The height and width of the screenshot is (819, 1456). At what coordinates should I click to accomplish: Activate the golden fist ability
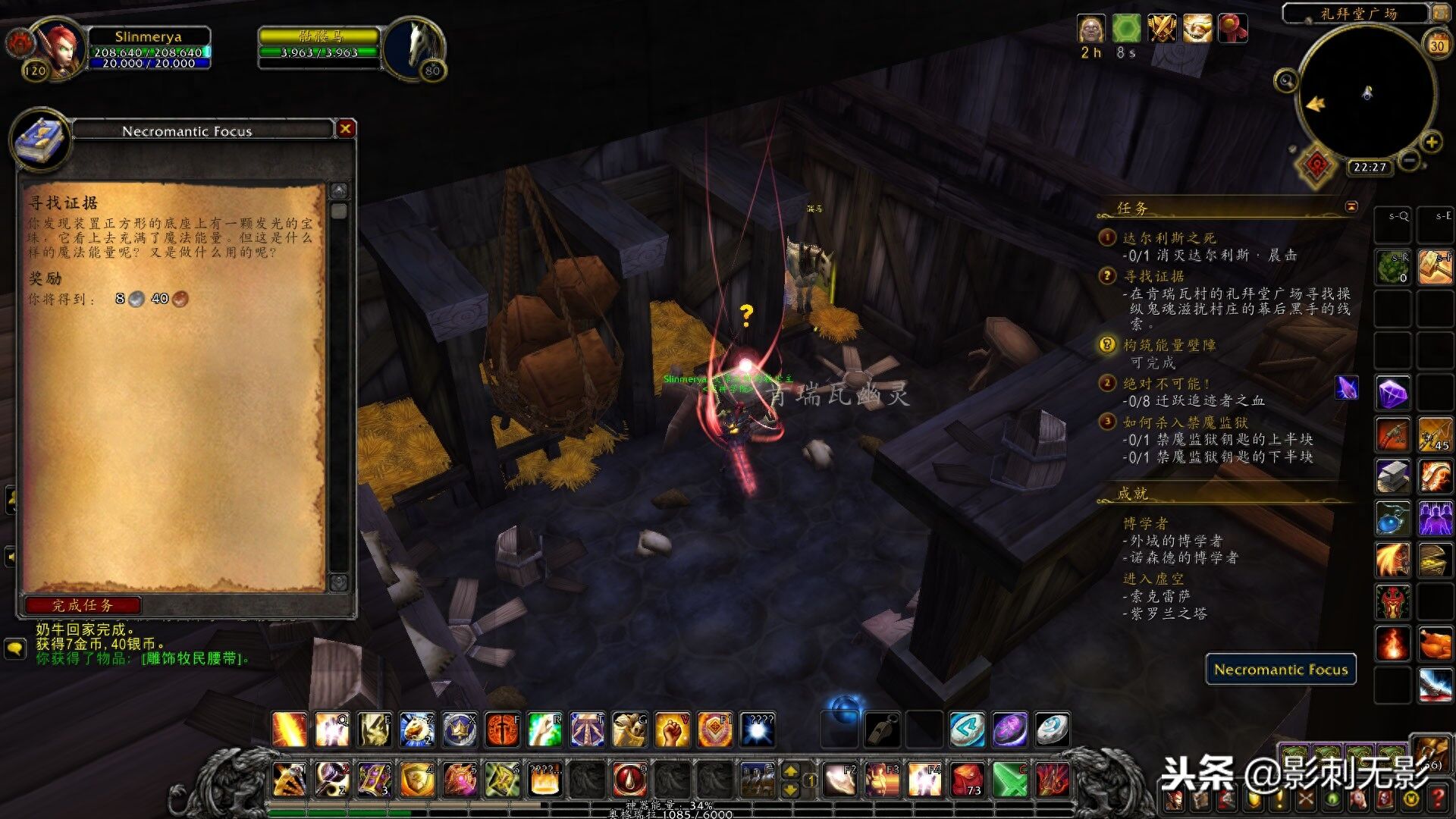(x=672, y=730)
